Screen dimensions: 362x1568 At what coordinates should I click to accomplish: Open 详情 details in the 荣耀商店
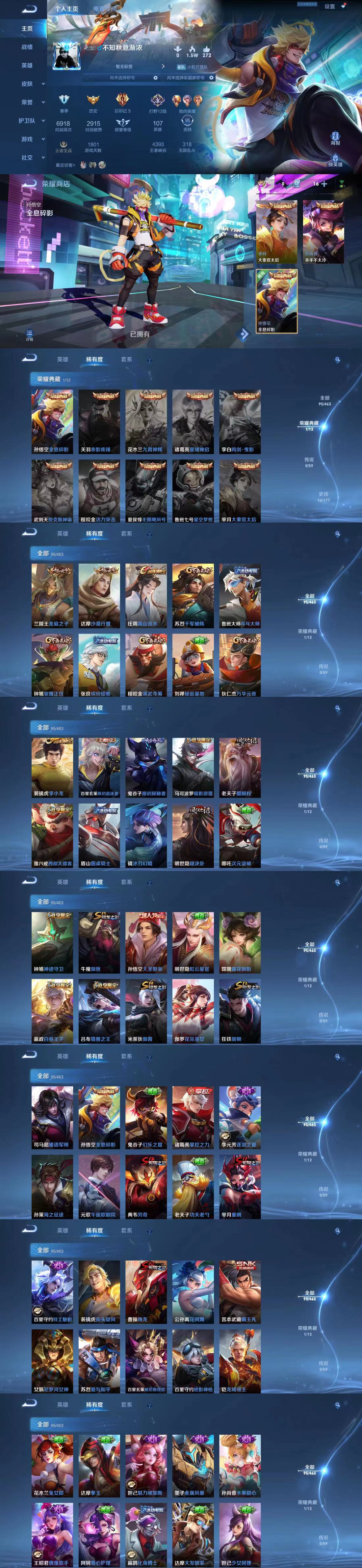click(29, 335)
